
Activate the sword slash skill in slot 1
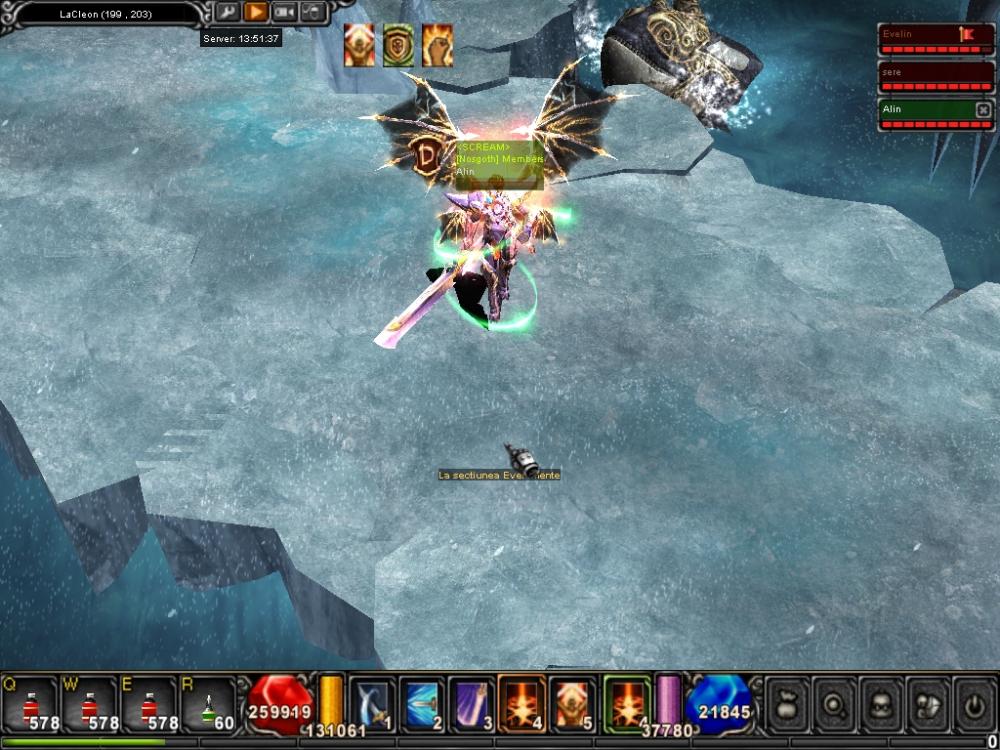click(x=372, y=703)
